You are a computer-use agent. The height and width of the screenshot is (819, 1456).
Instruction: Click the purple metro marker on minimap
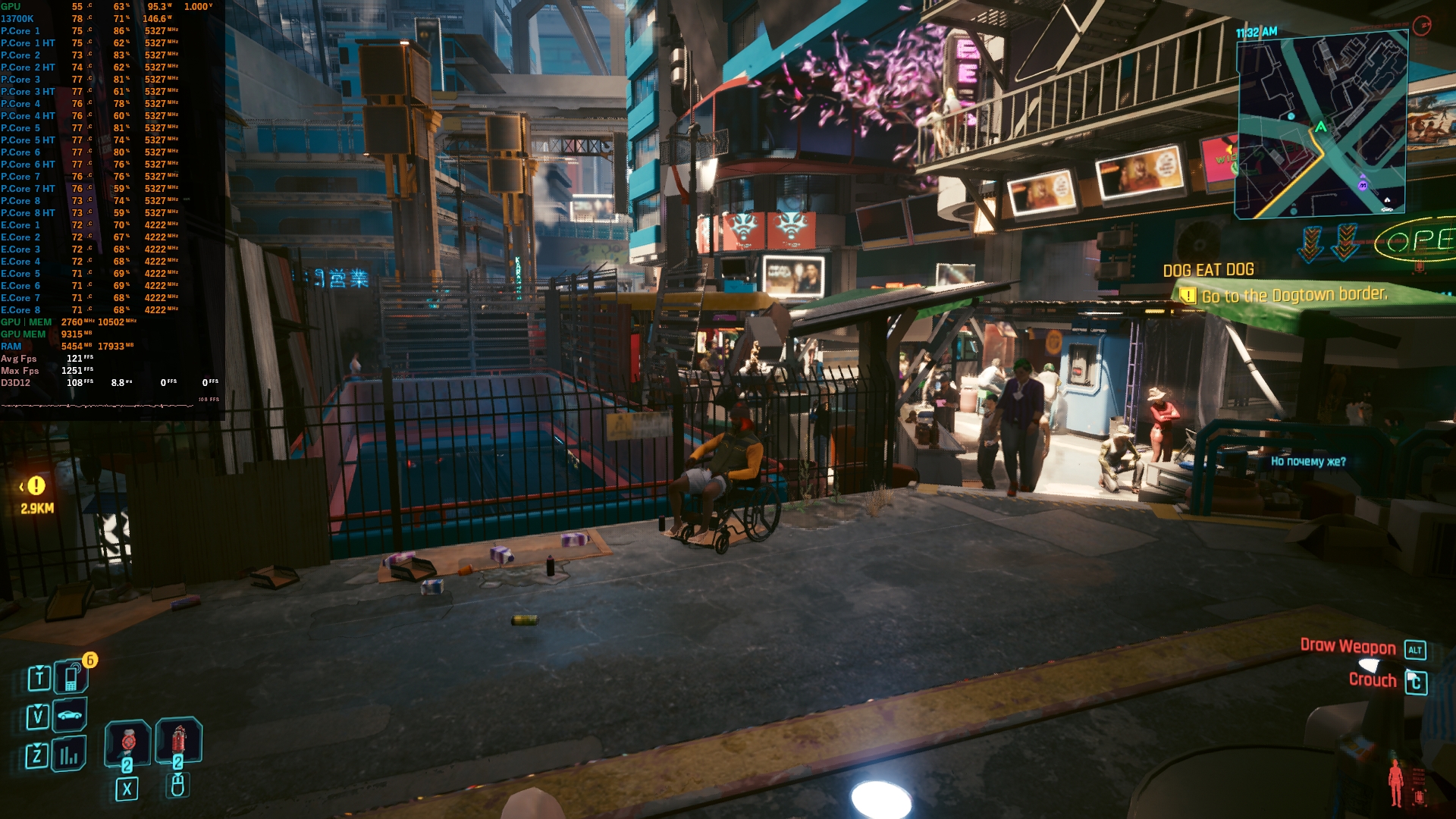click(x=1363, y=184)
